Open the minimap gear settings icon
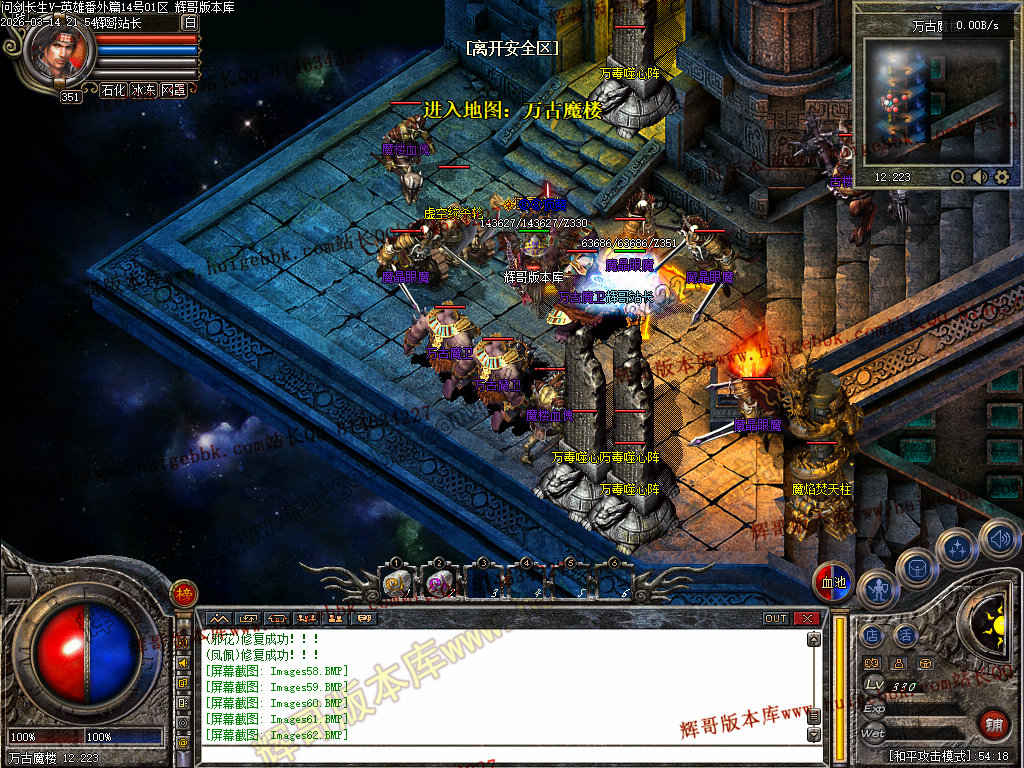The height and width of the screenshot is (768, 1024). (1001, 177)
